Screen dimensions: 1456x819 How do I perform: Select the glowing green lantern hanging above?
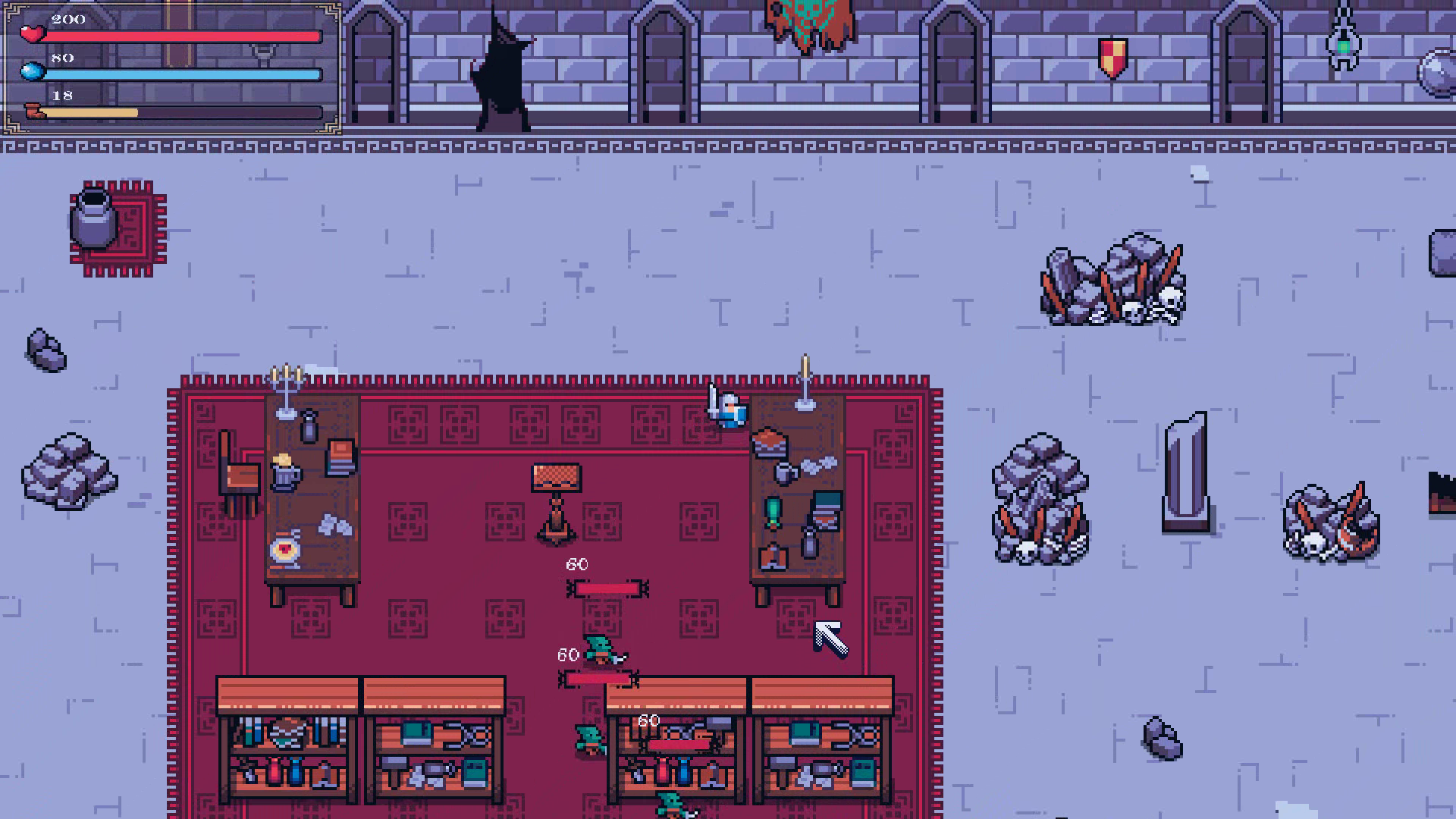(x=1342, y=47)
